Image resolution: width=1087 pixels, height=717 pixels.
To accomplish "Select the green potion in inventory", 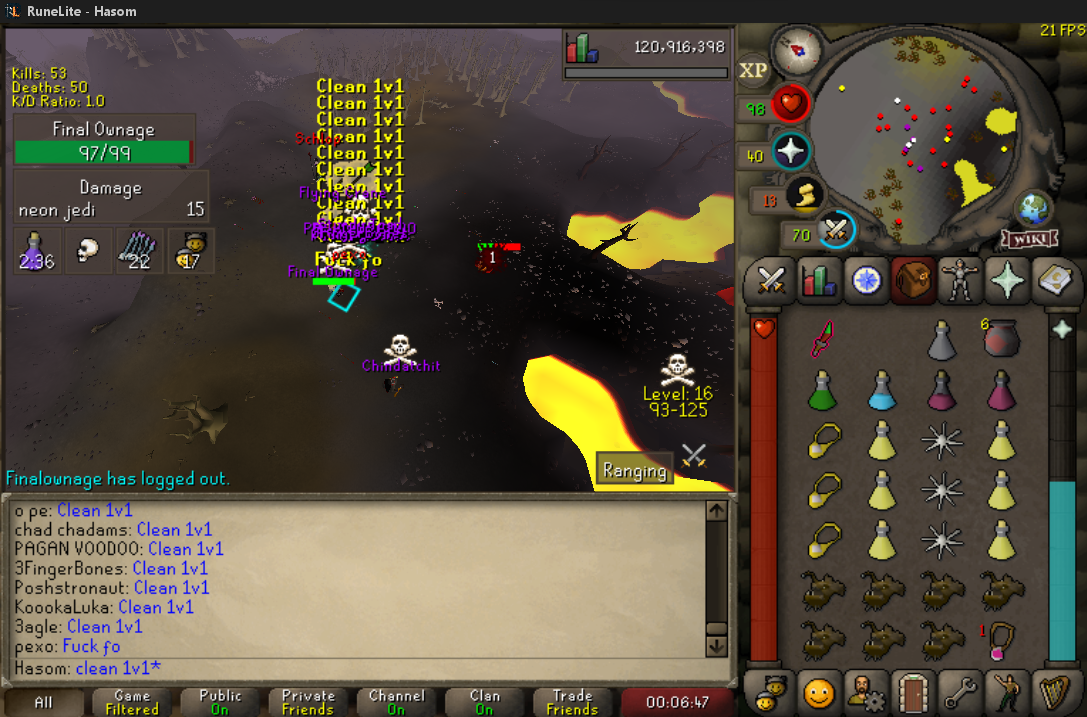I will 821,389.
